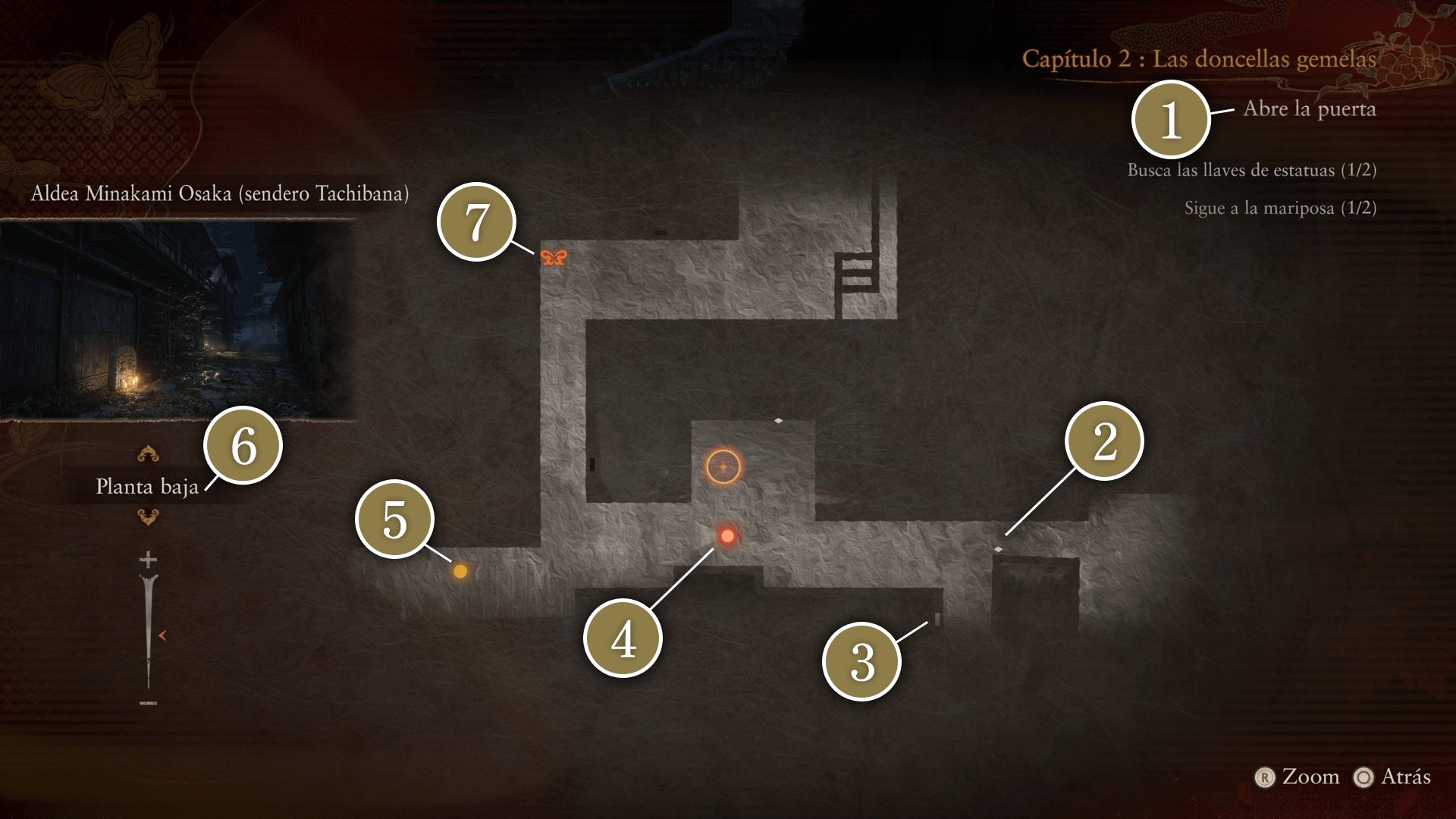Zoom out with the minus sign
The height and width of the screenshot is (819, 1456).
coord(148,703)
